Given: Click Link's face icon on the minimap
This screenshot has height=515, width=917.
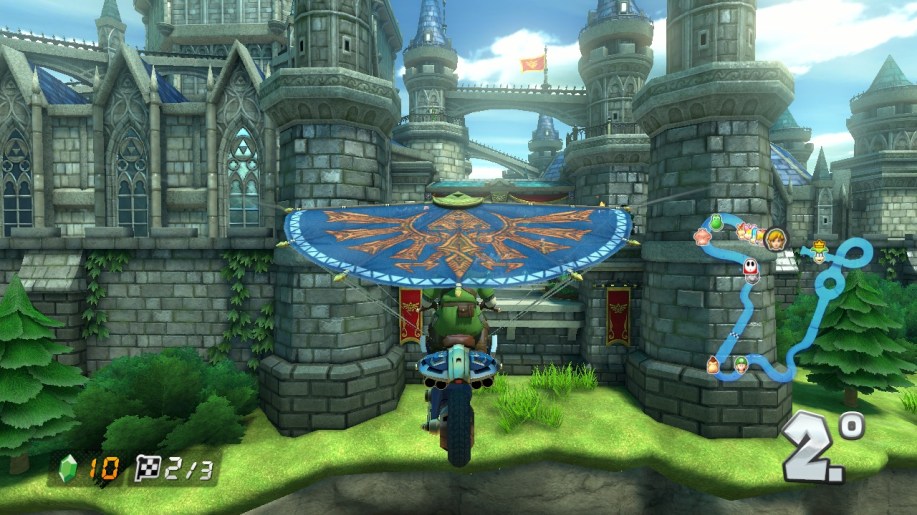Looking at the screenshot, I should tap(774, 238).
